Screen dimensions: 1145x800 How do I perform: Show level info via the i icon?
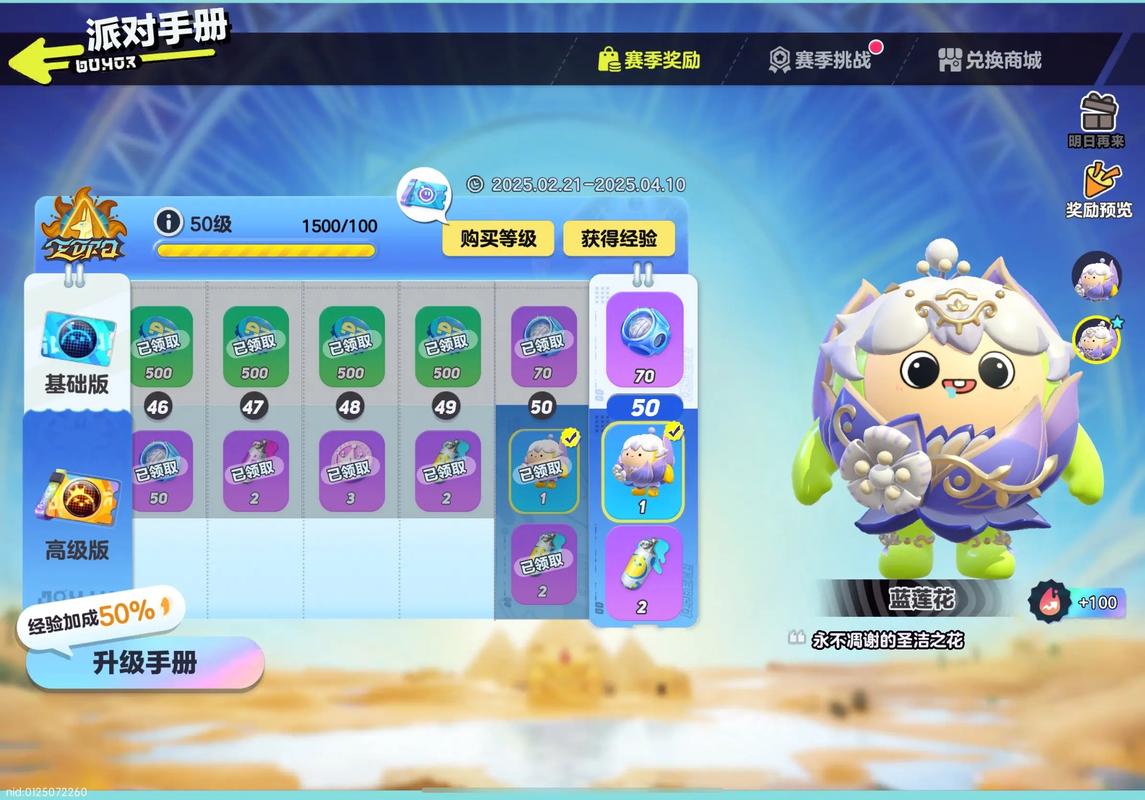click(x=169, y=222)
